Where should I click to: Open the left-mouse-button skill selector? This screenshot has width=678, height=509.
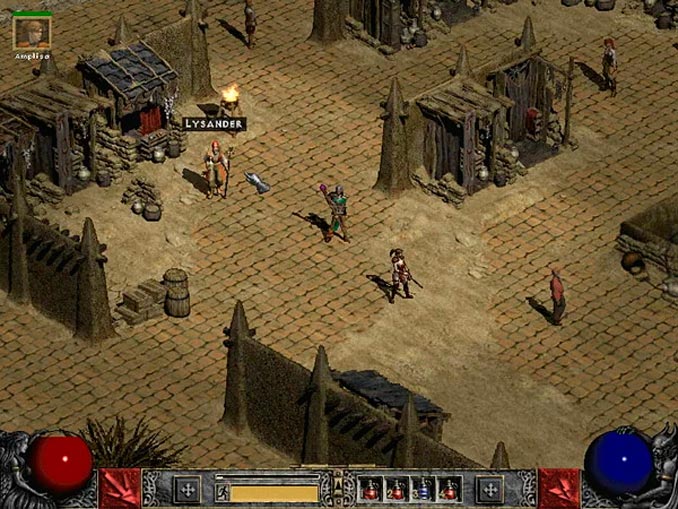(186, 489)
